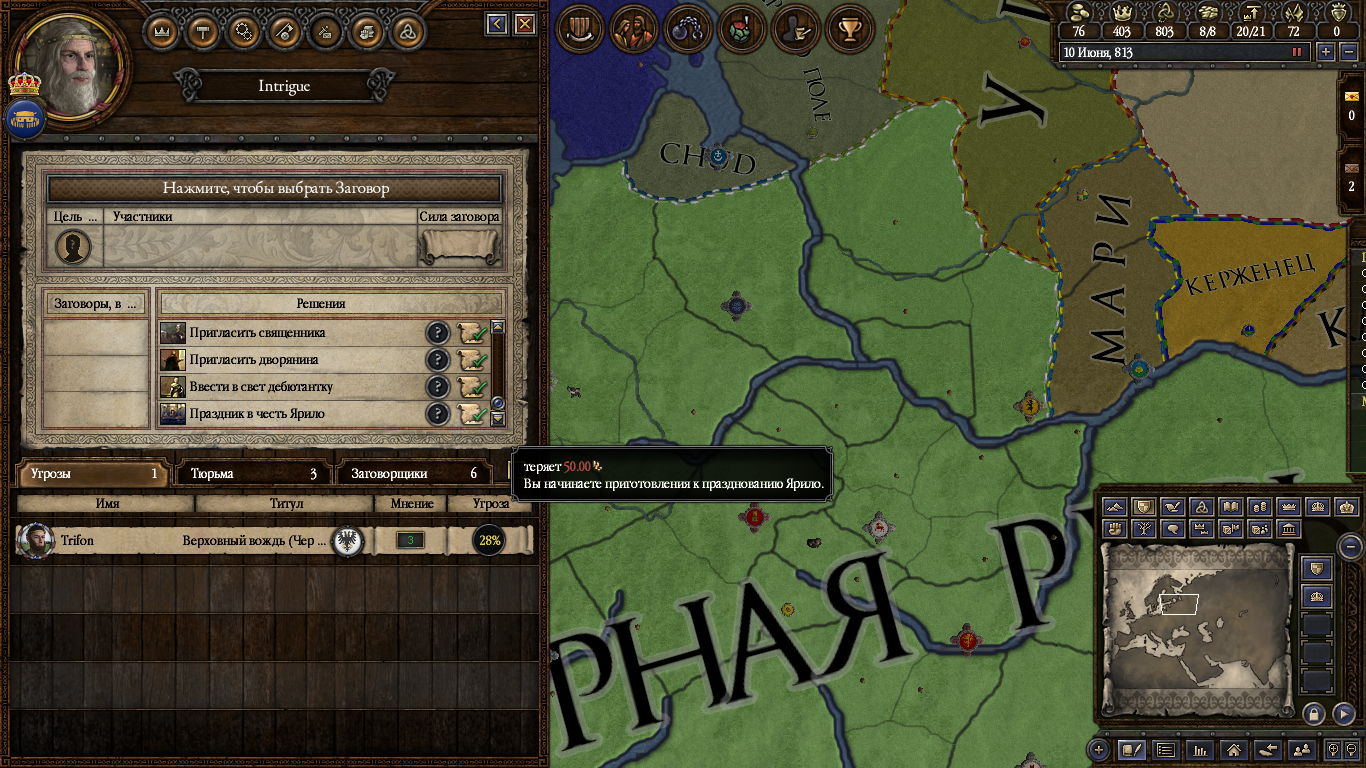Screen dimensions: 1366x768
Task: Toggle the game pause button
Action: 1298,52
